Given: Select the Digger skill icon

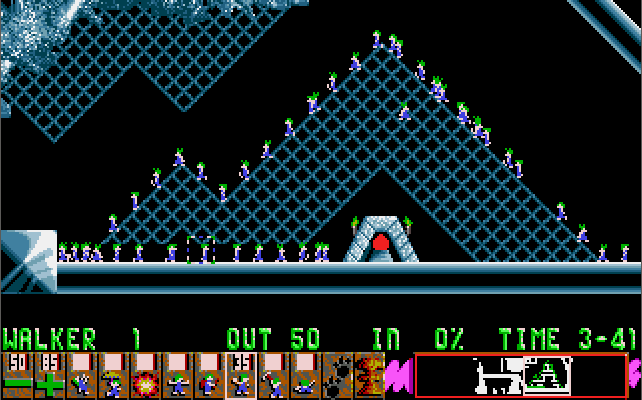Looking at the screenshot, I should point(305,376).
